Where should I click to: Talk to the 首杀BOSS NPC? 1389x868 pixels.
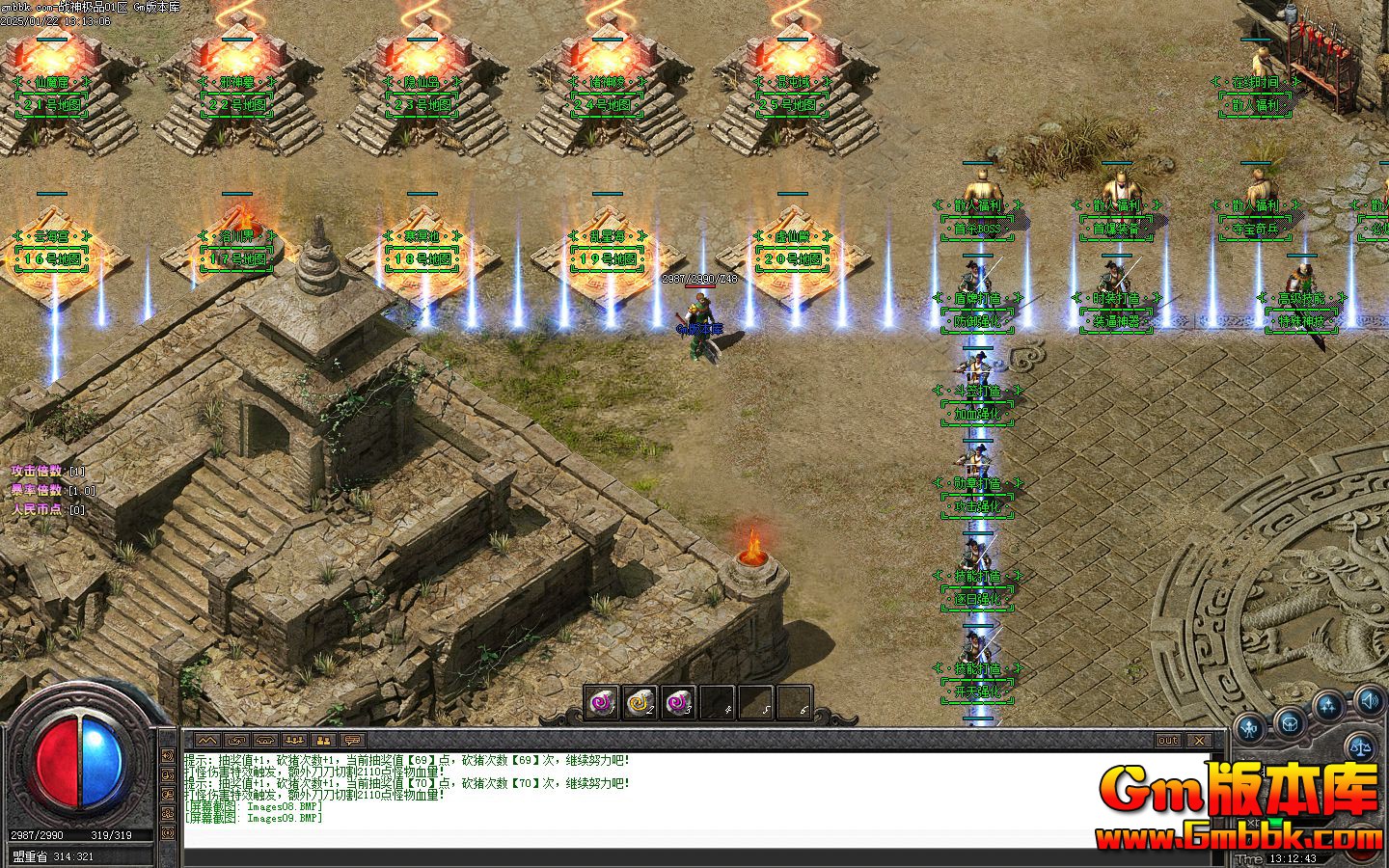point(979,188)
